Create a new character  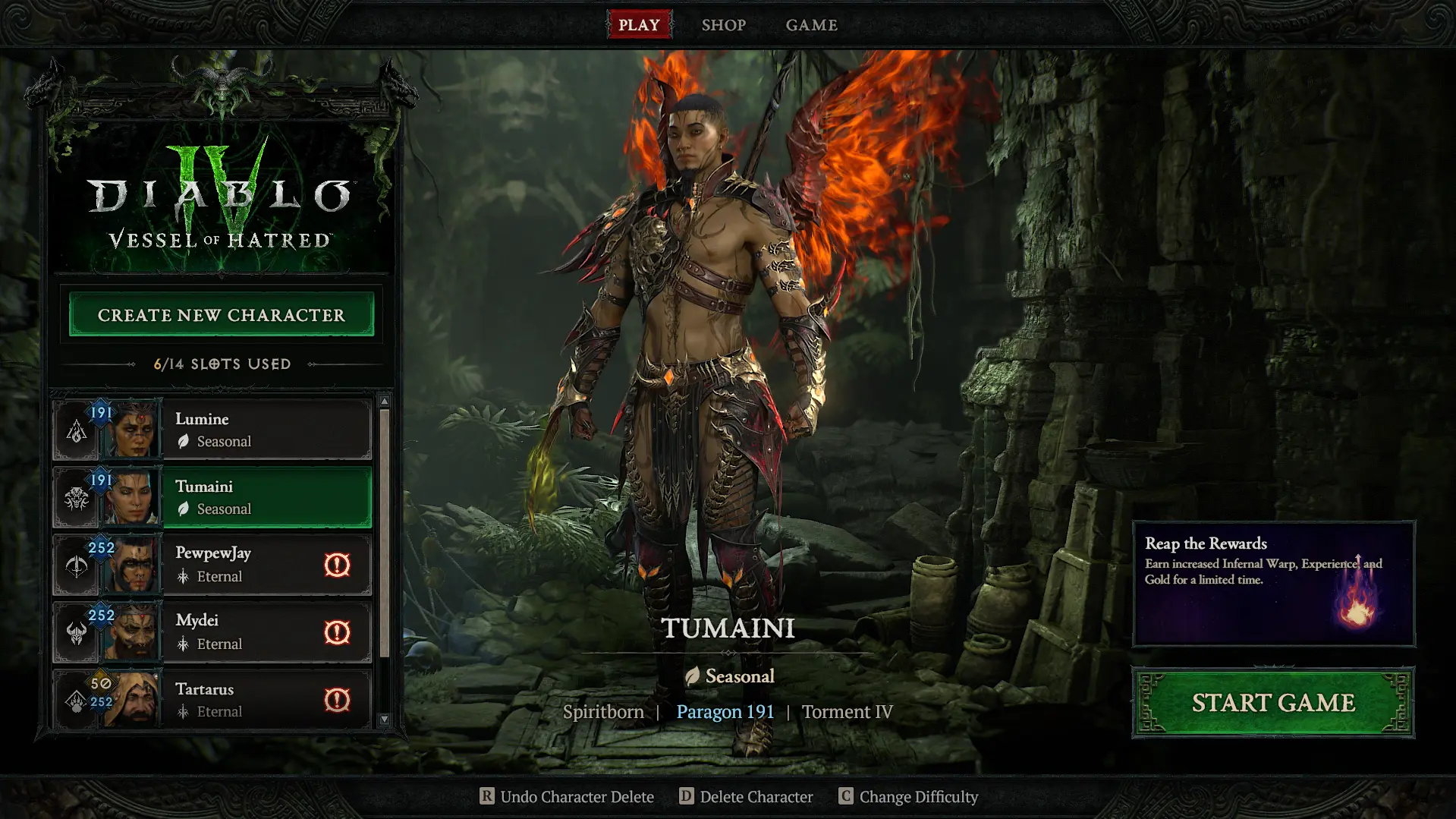click(221, 315)
